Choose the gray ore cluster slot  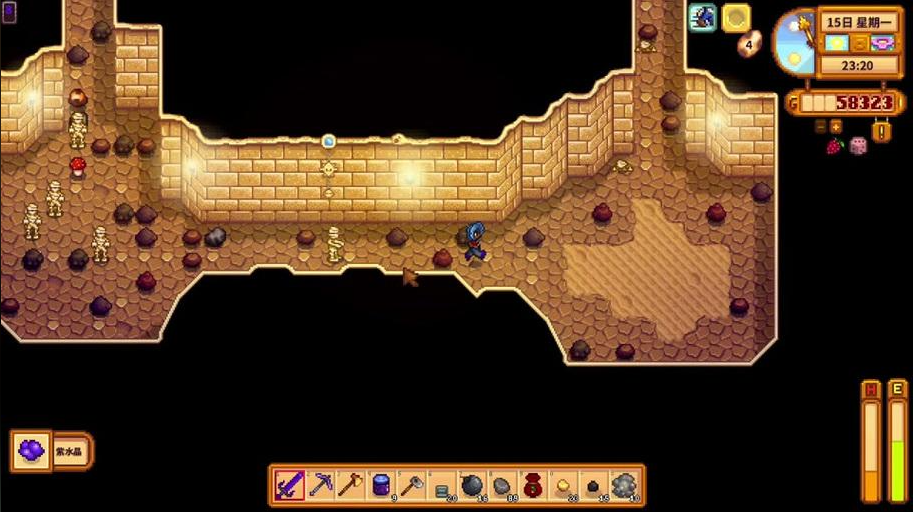click(624, 486)
